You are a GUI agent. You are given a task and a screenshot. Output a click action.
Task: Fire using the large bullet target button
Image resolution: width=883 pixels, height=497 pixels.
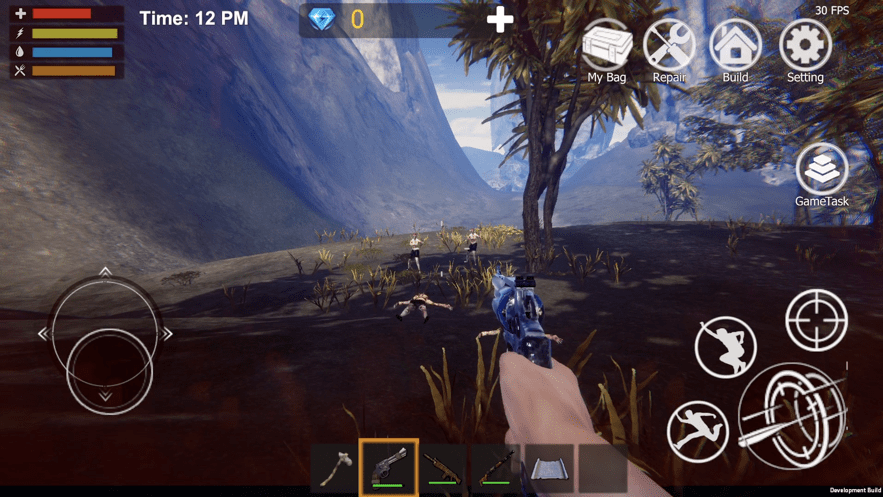click(x=792, y=415)
